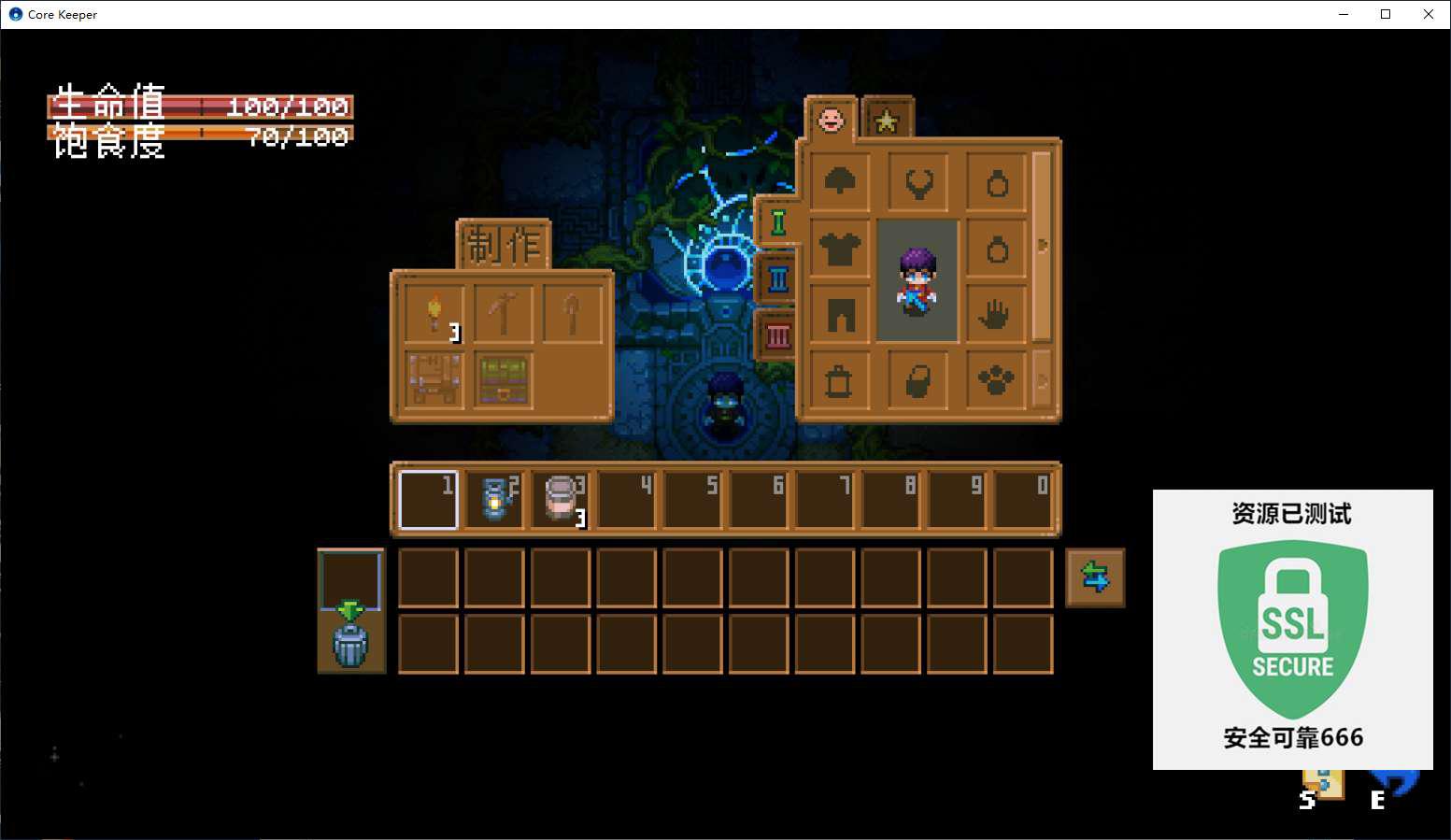
Task: Click the helmet equipment slot
Action: click(x=840, y=181)
